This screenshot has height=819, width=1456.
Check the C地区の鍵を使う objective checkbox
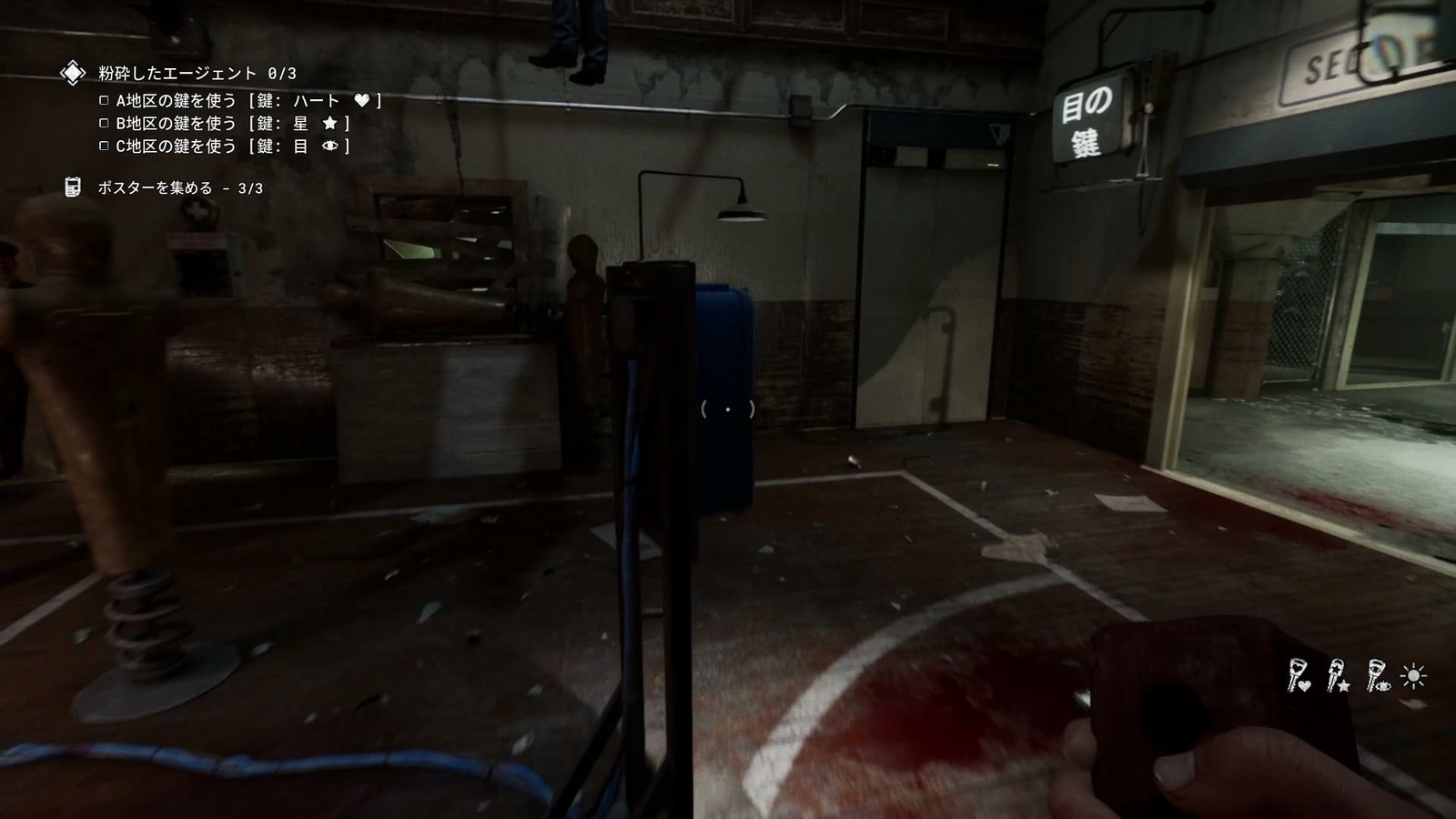click(104, 145)
